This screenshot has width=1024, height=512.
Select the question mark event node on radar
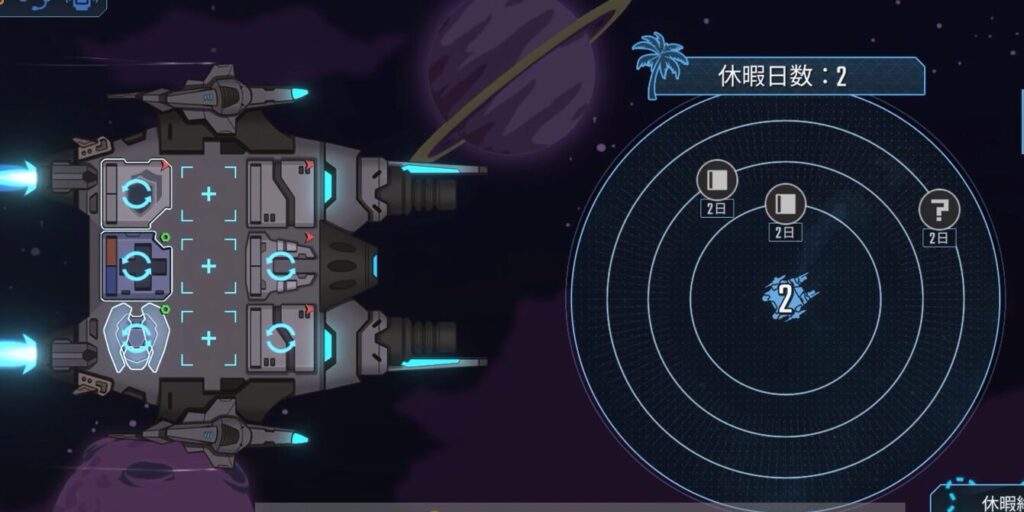tap(939, 210)
